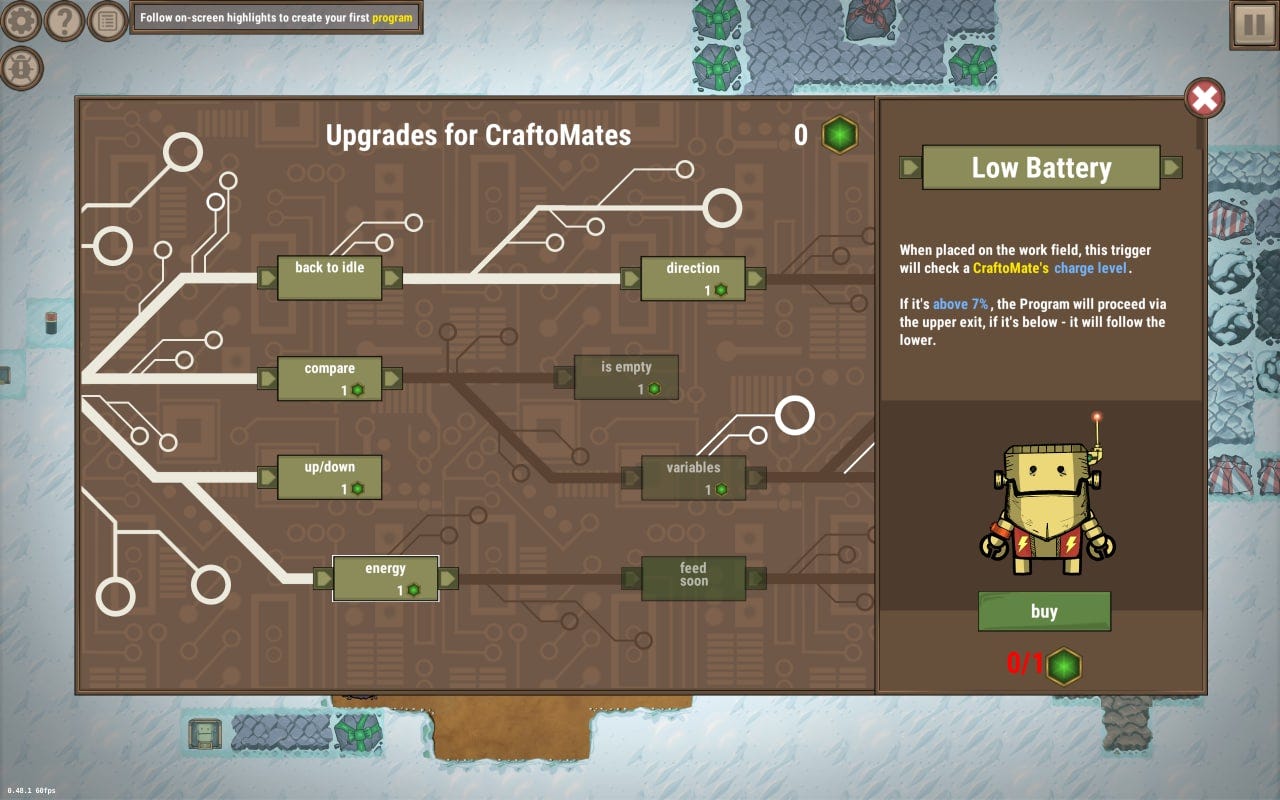
Task: Close the Upgrades for CraftoMates panel
Action: tap(1204, 98)
